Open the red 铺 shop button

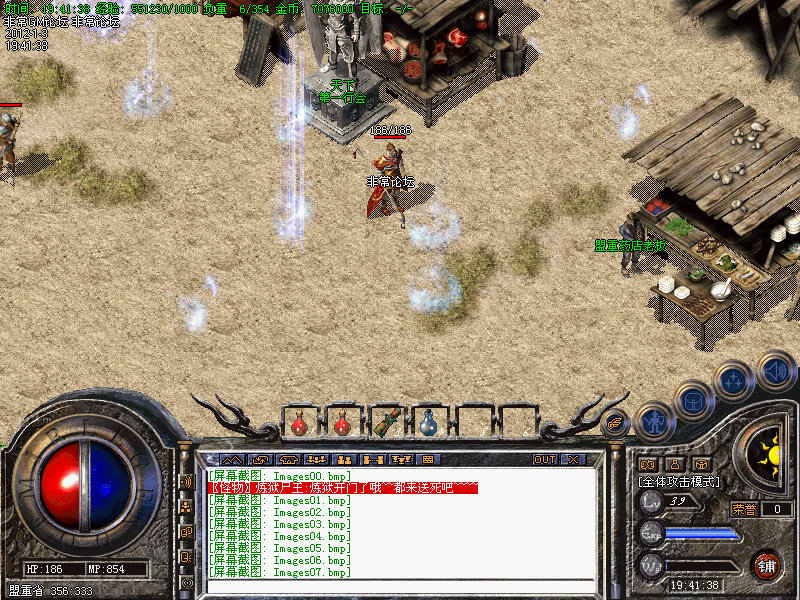(767, 564)
